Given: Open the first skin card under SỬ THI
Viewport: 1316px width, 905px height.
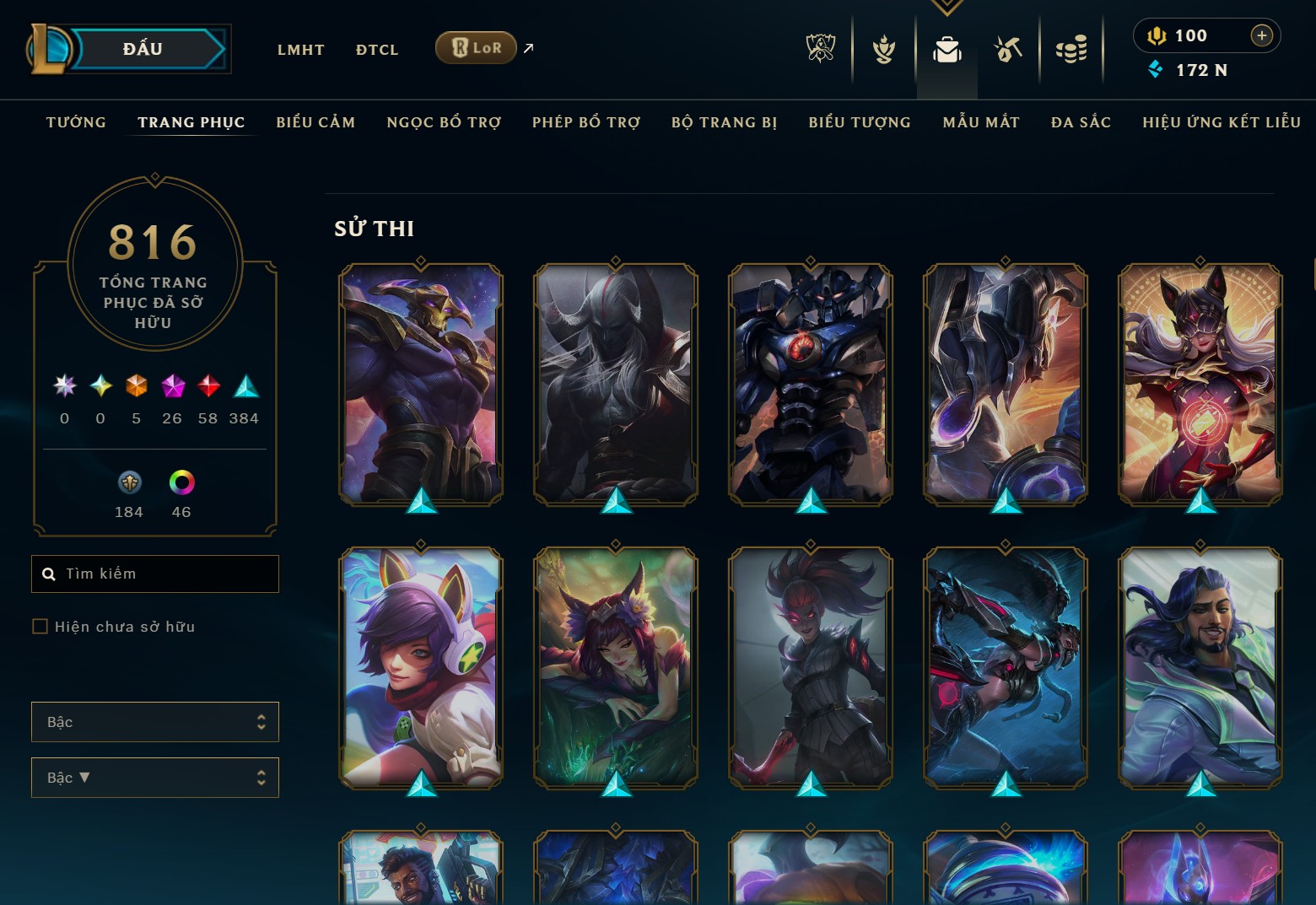Looking at the screenshot, I should click(x=420, y=385).
